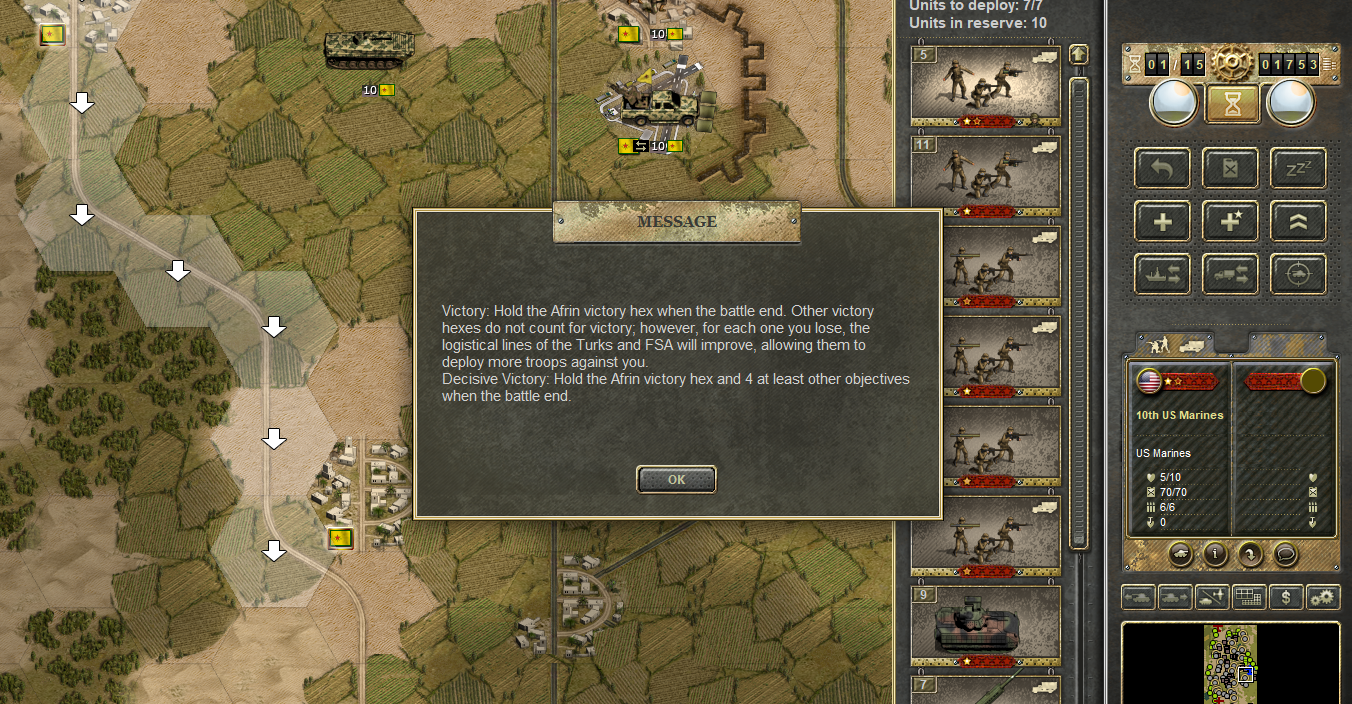
Task: Upgrade the unit with the chevrons button
Action: [1298, 222]
